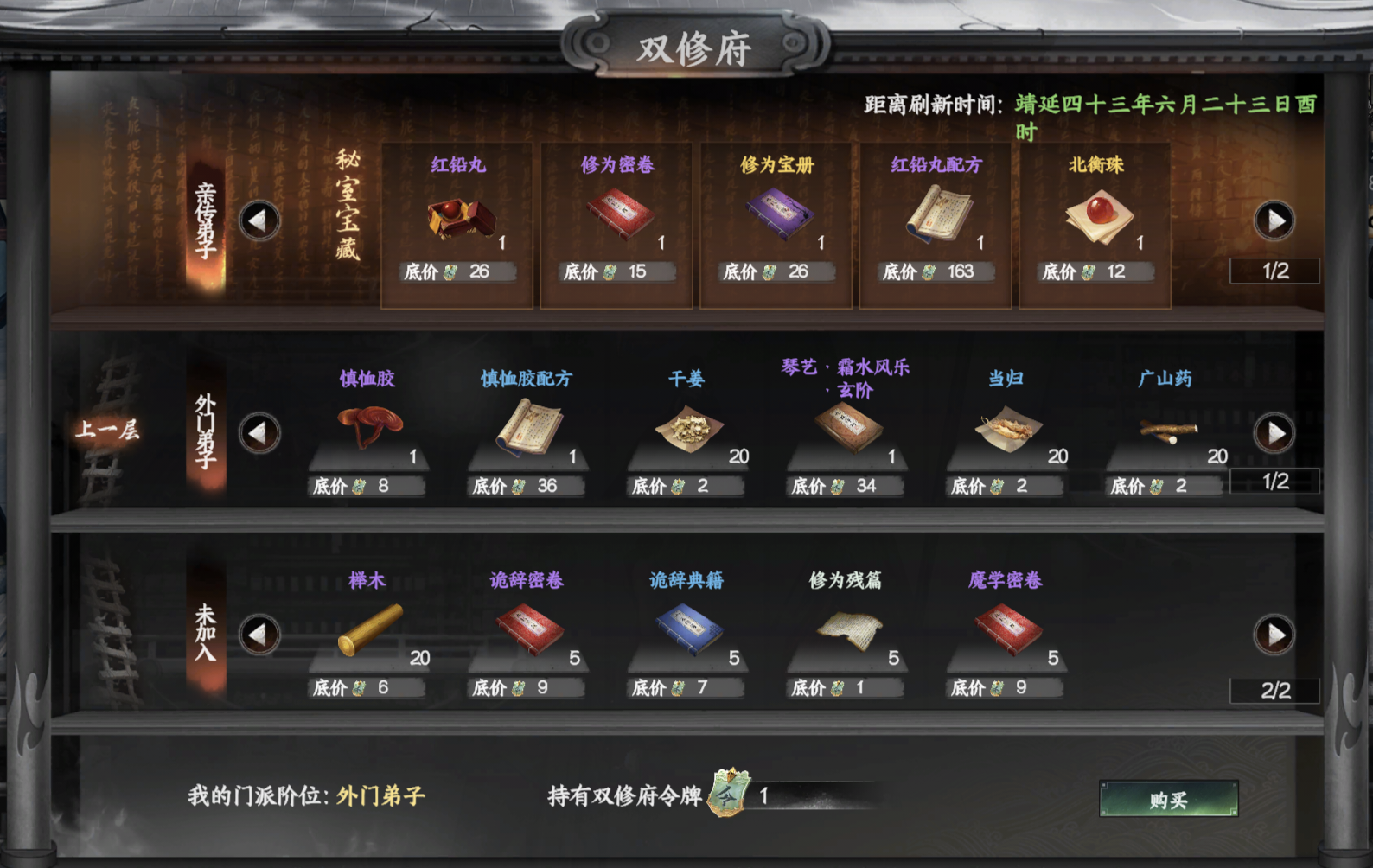This screenshot has height=868, width=1373.
Task: Open the previous page of 外门弟子 shelf
Action: click(x=261, y=432)
